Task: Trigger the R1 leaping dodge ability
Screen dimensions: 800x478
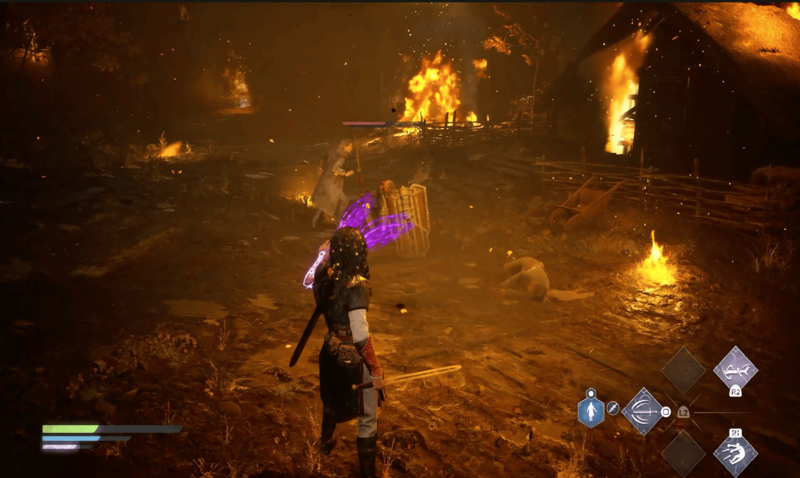Action: pyautogui.click(x=735, y=451)
